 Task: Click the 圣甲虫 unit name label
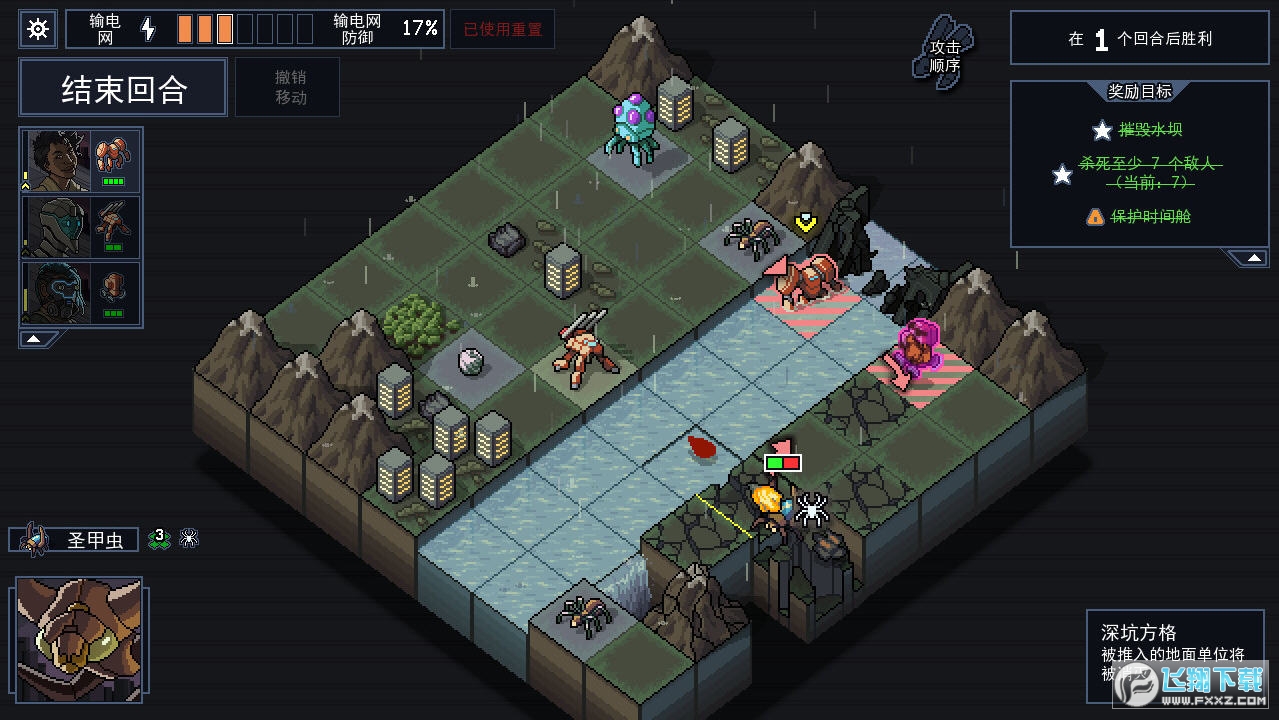point(94,540)
